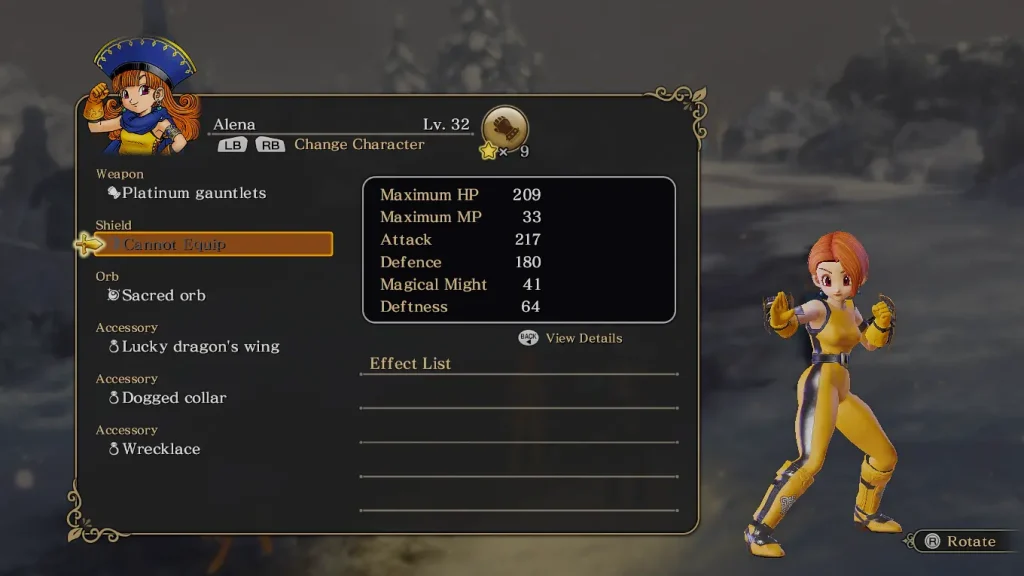Screen dimensions: 1024x576
Task: Choose the Cannot Equip shield slot
Action: 214,244
